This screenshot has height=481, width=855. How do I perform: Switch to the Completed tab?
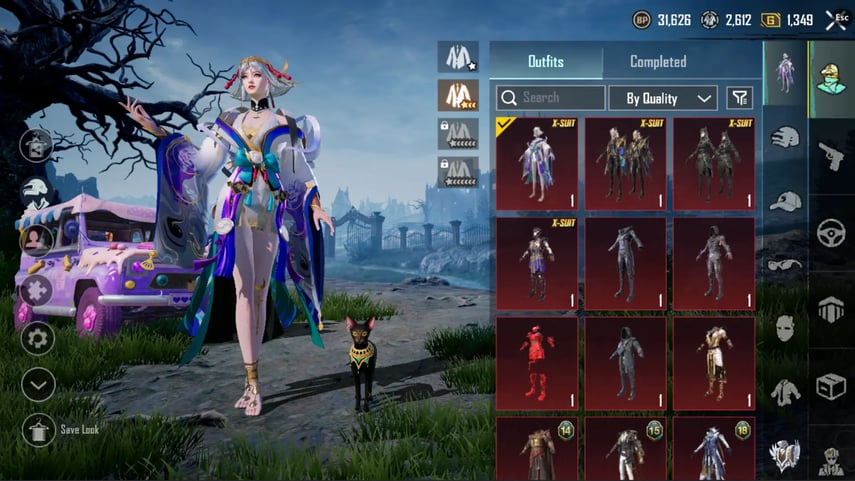click(658, 62)
